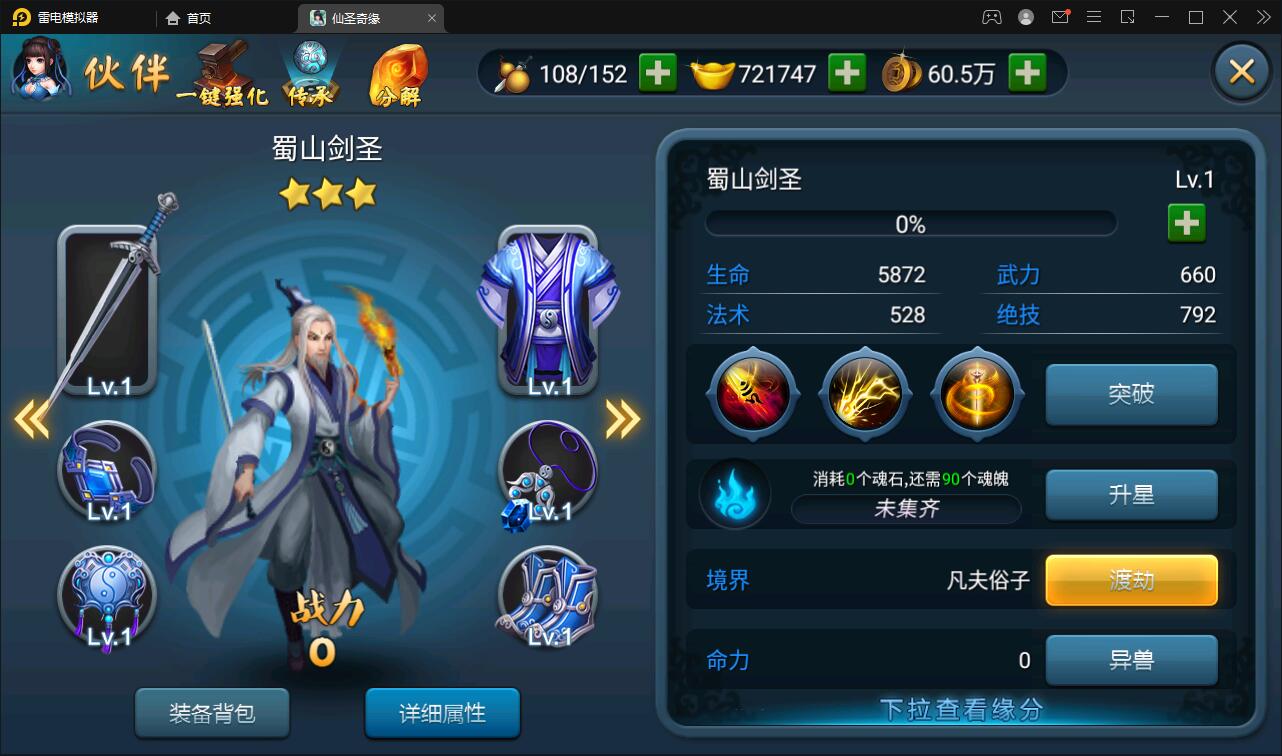Click the blue soul flame icon
This screenshot has width=1282, height=756.
[737, 493]
